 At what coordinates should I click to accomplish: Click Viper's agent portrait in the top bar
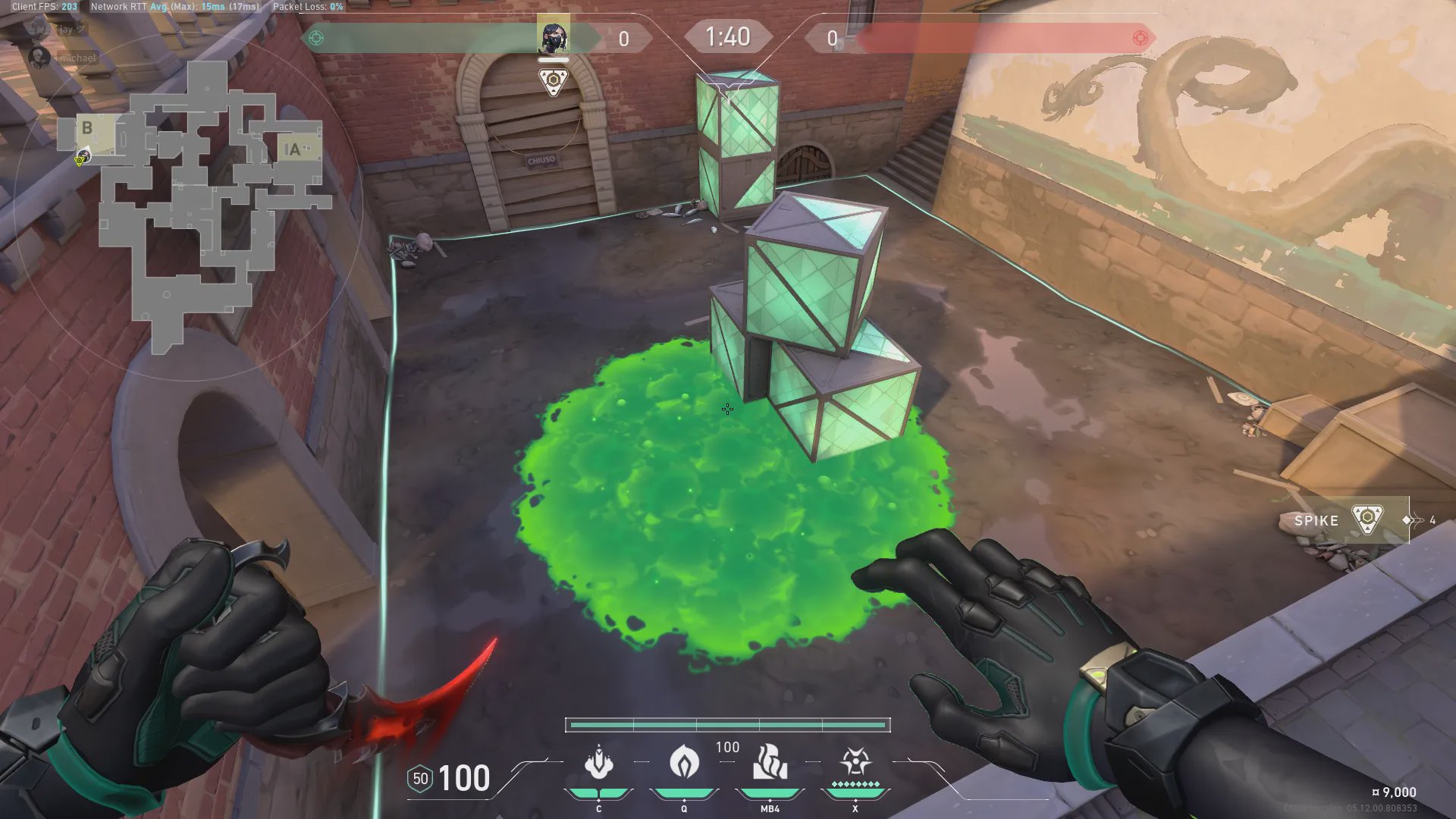click(553, 37)
